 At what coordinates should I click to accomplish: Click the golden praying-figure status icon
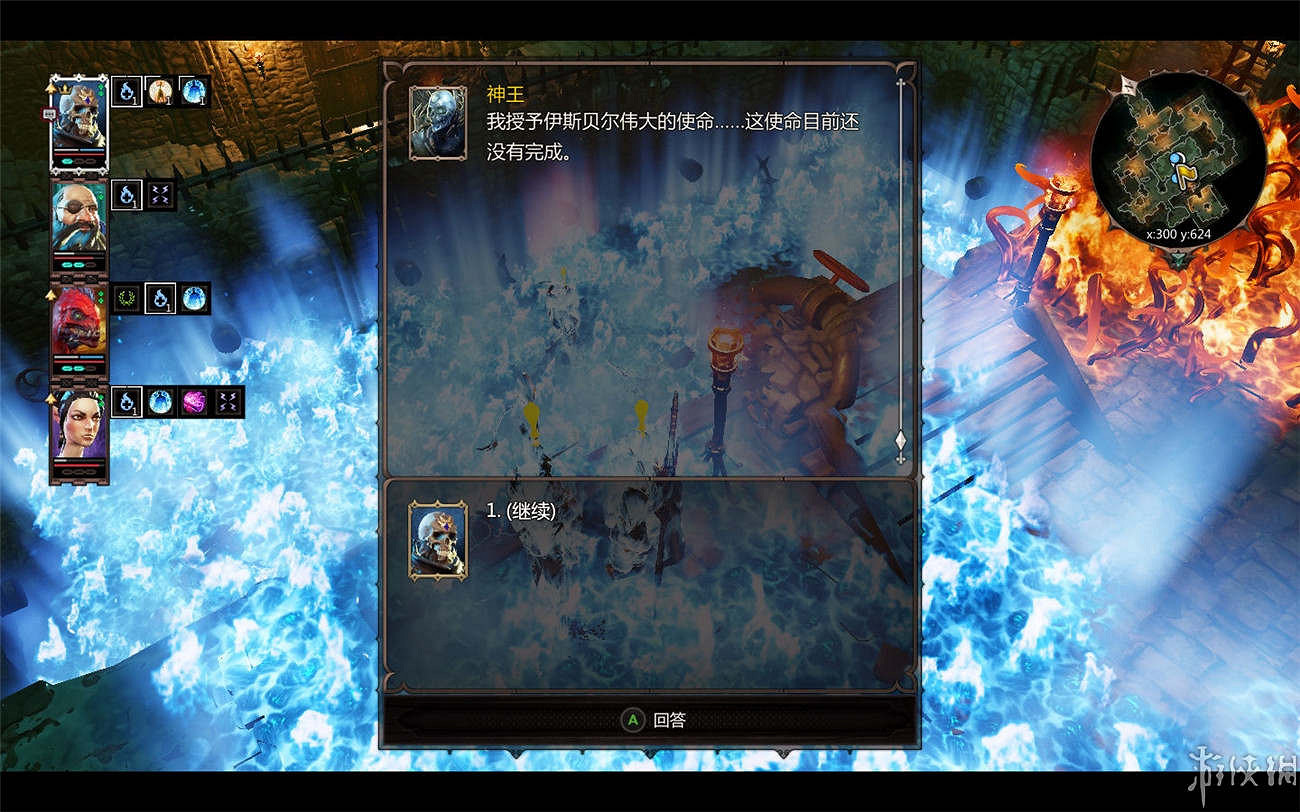pyautogui.click(x=162, y=92)
